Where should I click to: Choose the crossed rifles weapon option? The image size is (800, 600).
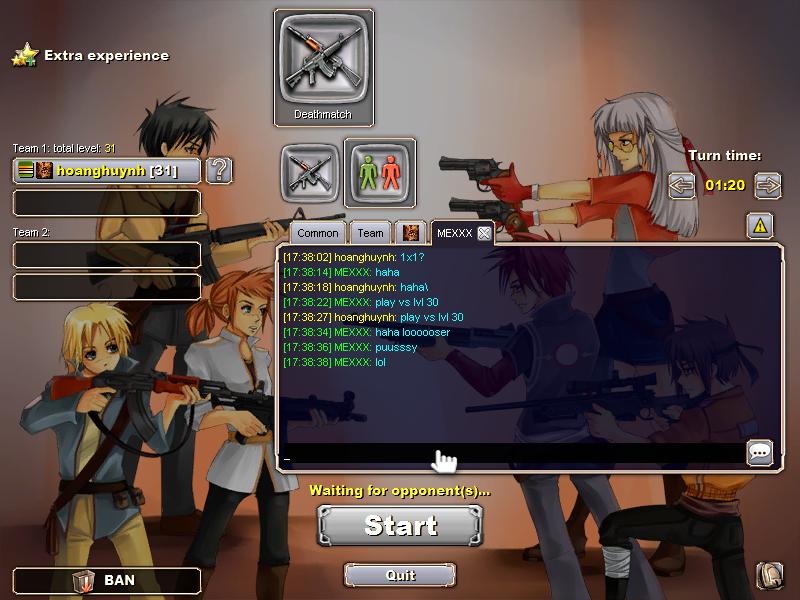point(307,169)
